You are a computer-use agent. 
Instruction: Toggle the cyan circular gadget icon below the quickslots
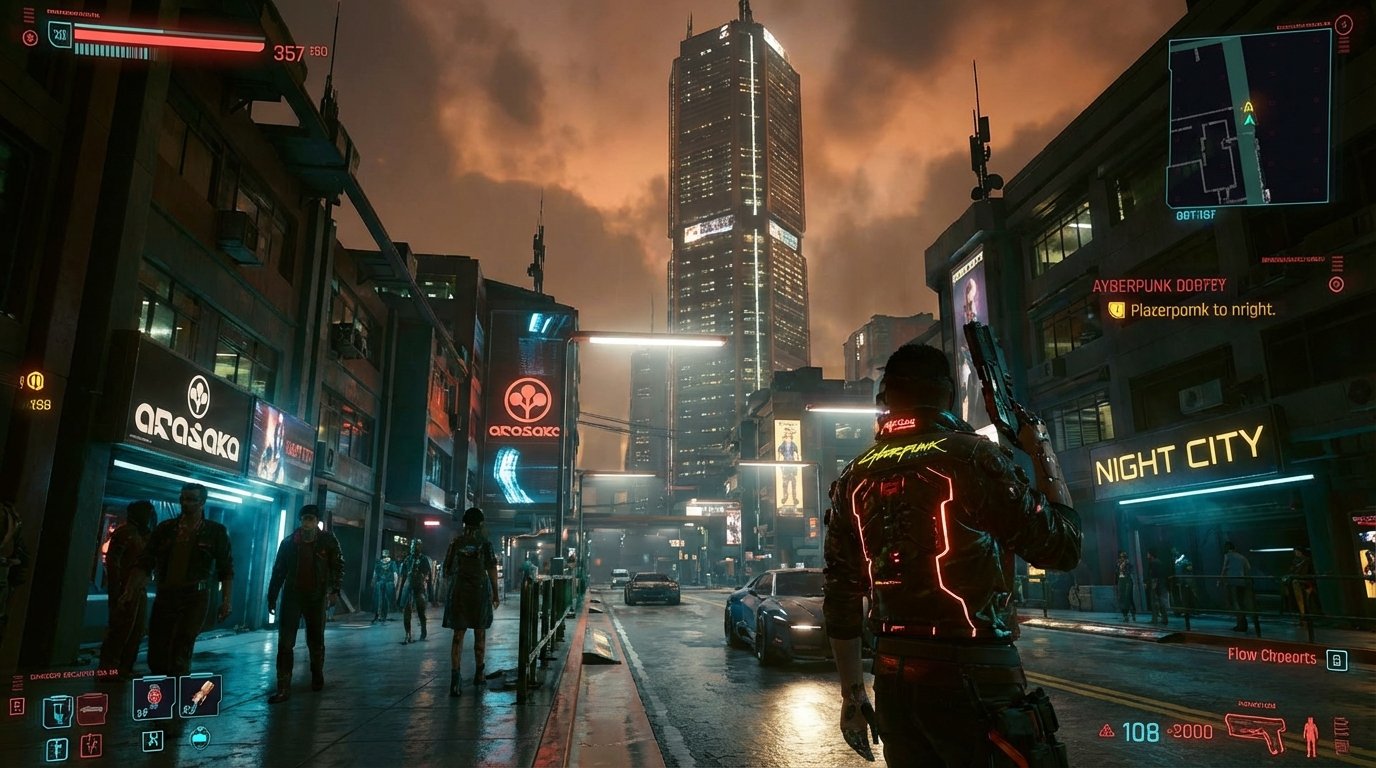[x=200, y=736]
